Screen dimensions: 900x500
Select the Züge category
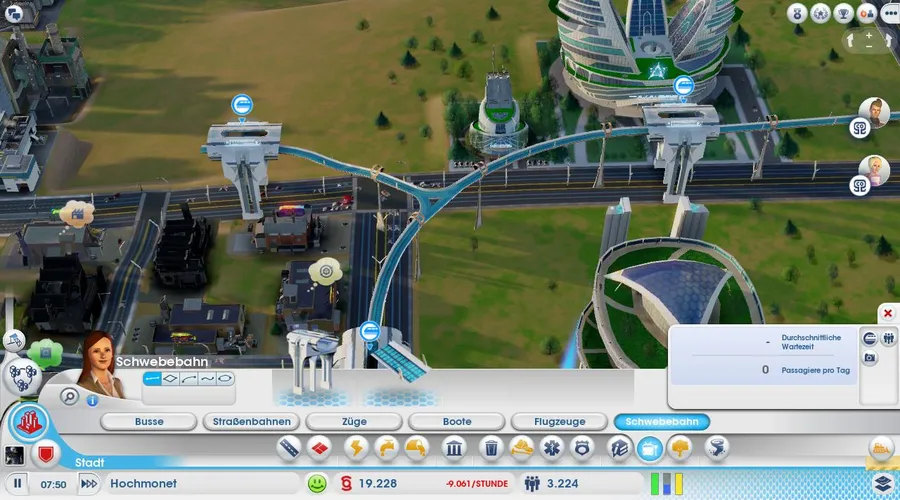coord(355,422)
